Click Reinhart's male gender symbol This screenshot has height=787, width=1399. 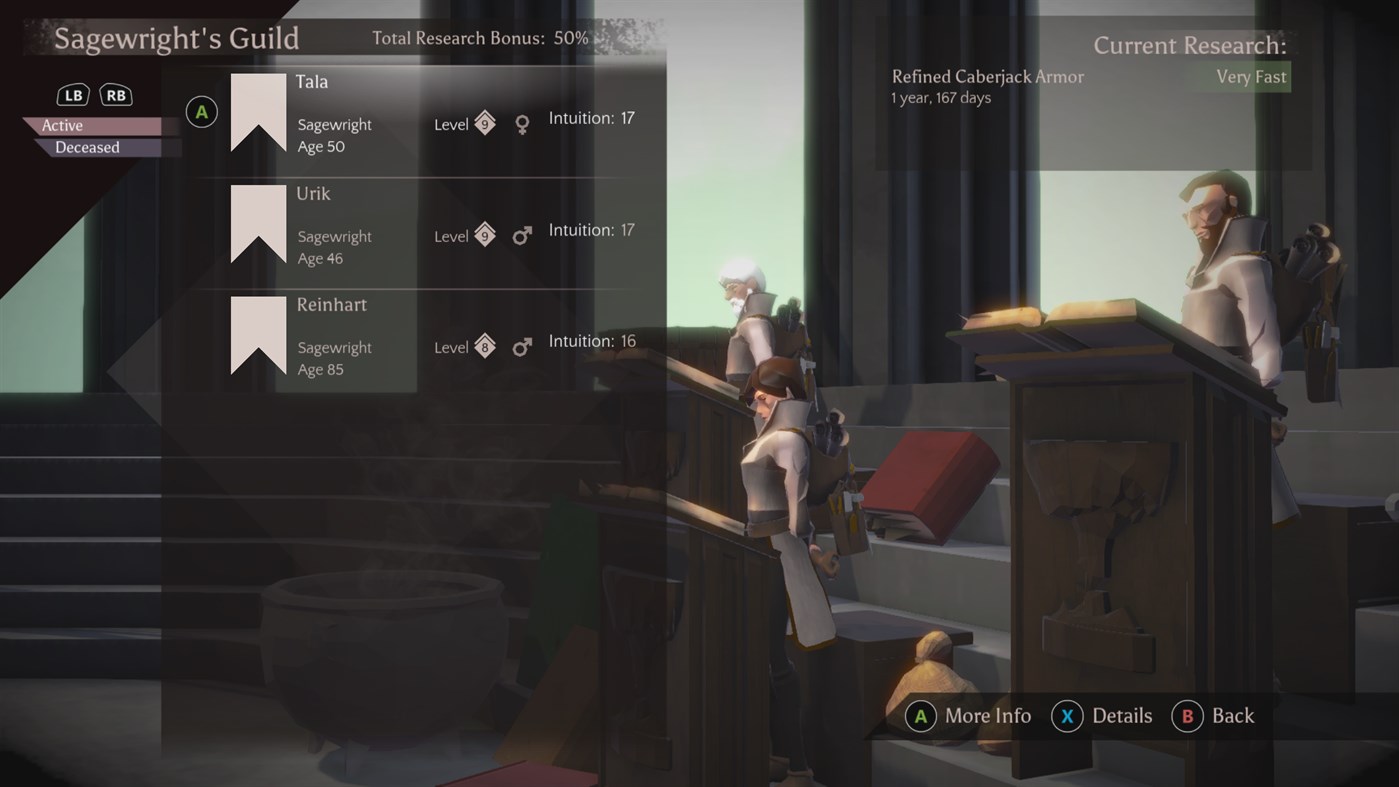pyautogui.click(x=521, y=345)
